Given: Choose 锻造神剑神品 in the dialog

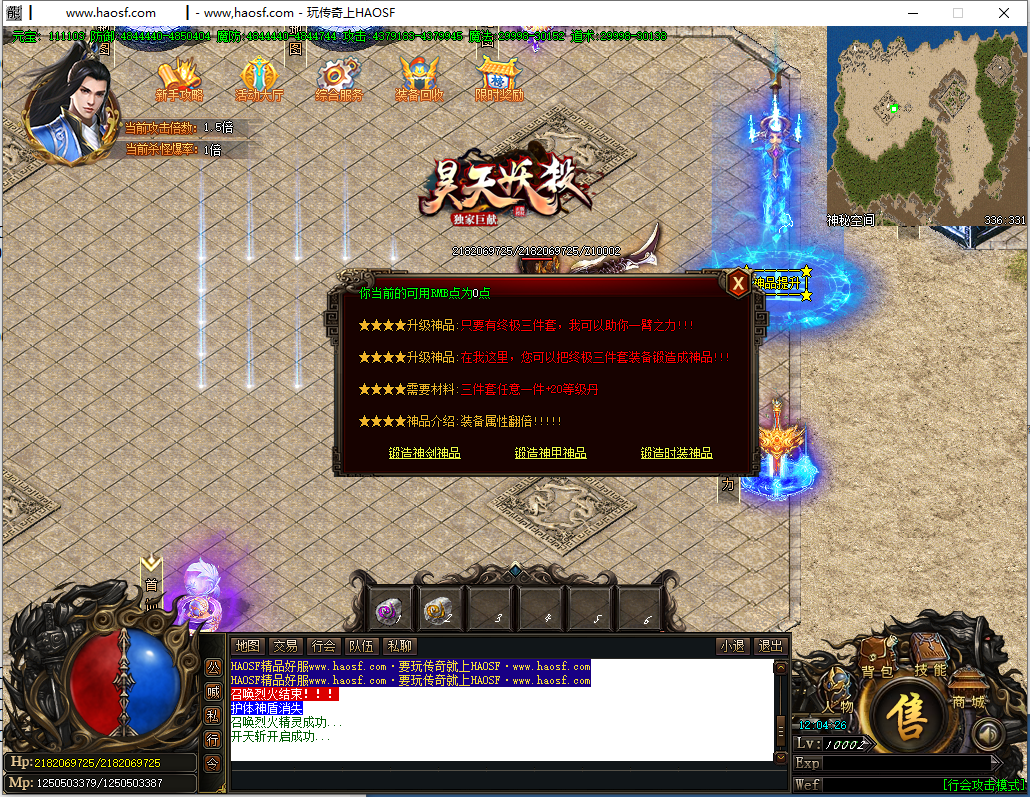Looking at the screenshot, I should point(424,453).
